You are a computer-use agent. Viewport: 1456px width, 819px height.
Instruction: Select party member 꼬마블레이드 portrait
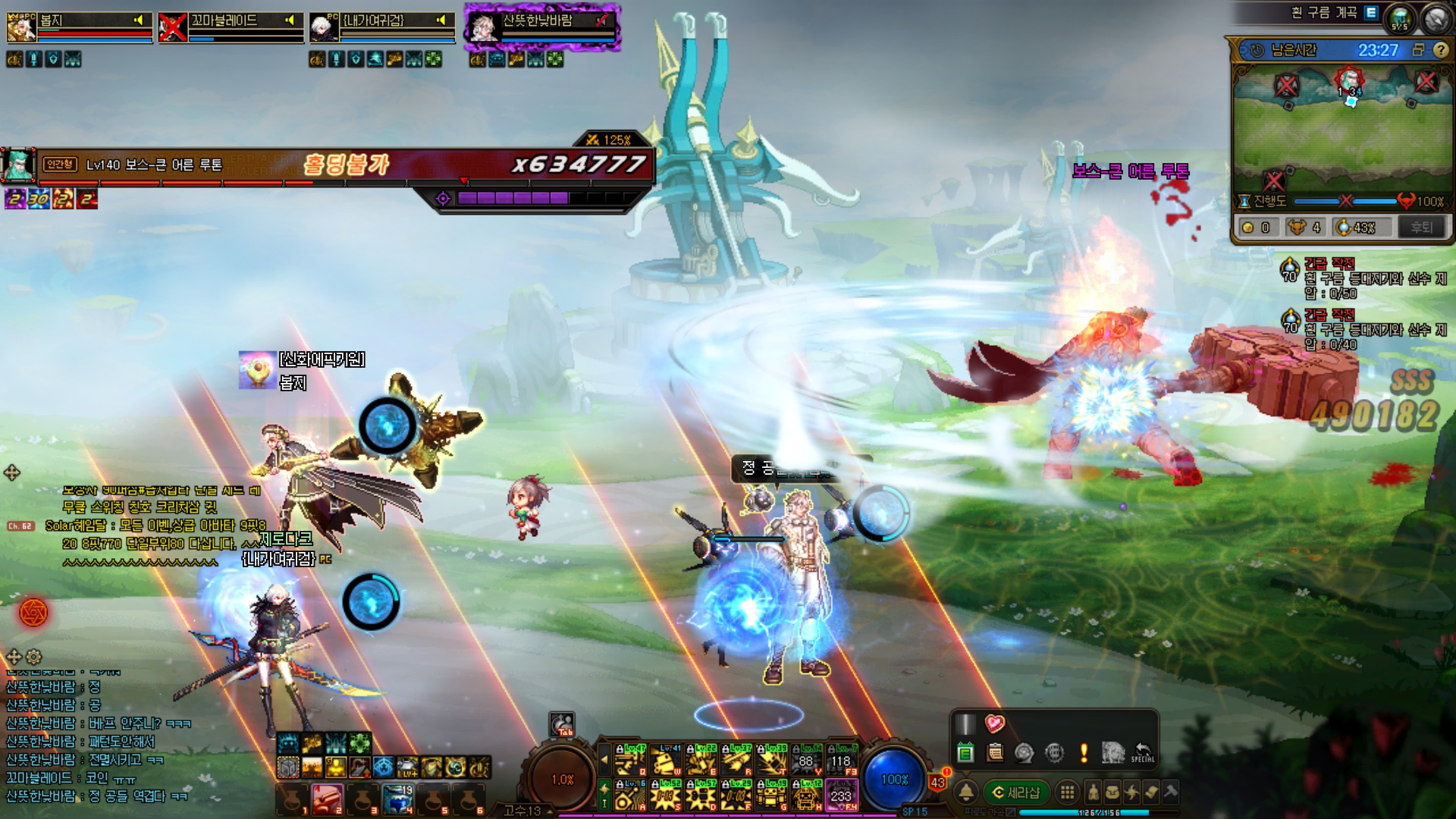tap(172, 27)
